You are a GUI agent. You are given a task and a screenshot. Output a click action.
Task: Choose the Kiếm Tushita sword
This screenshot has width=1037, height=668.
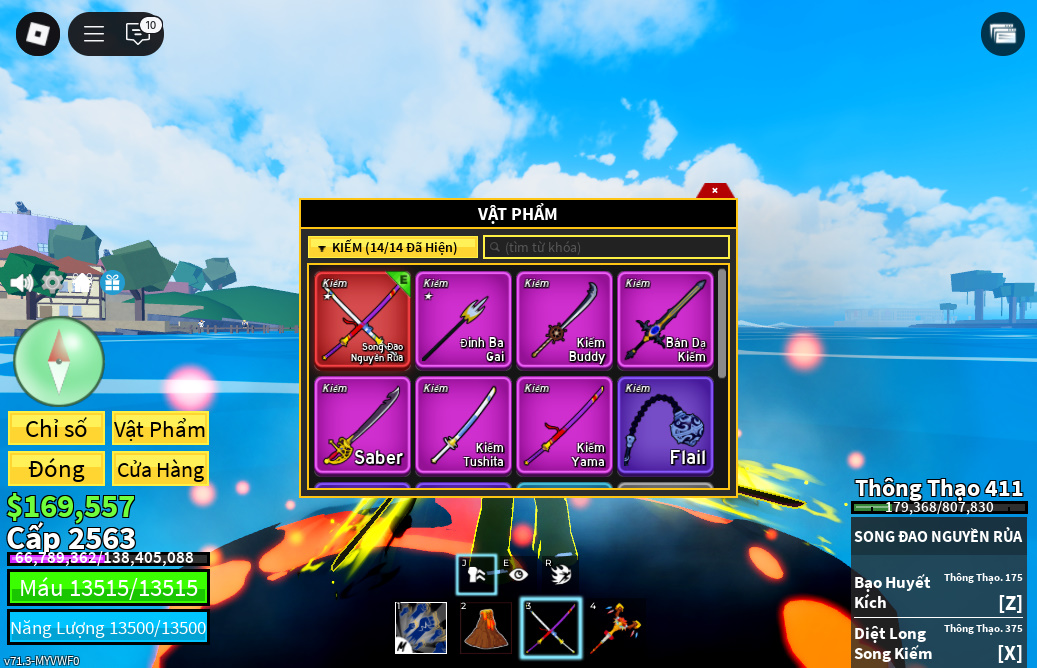point(464,425)
